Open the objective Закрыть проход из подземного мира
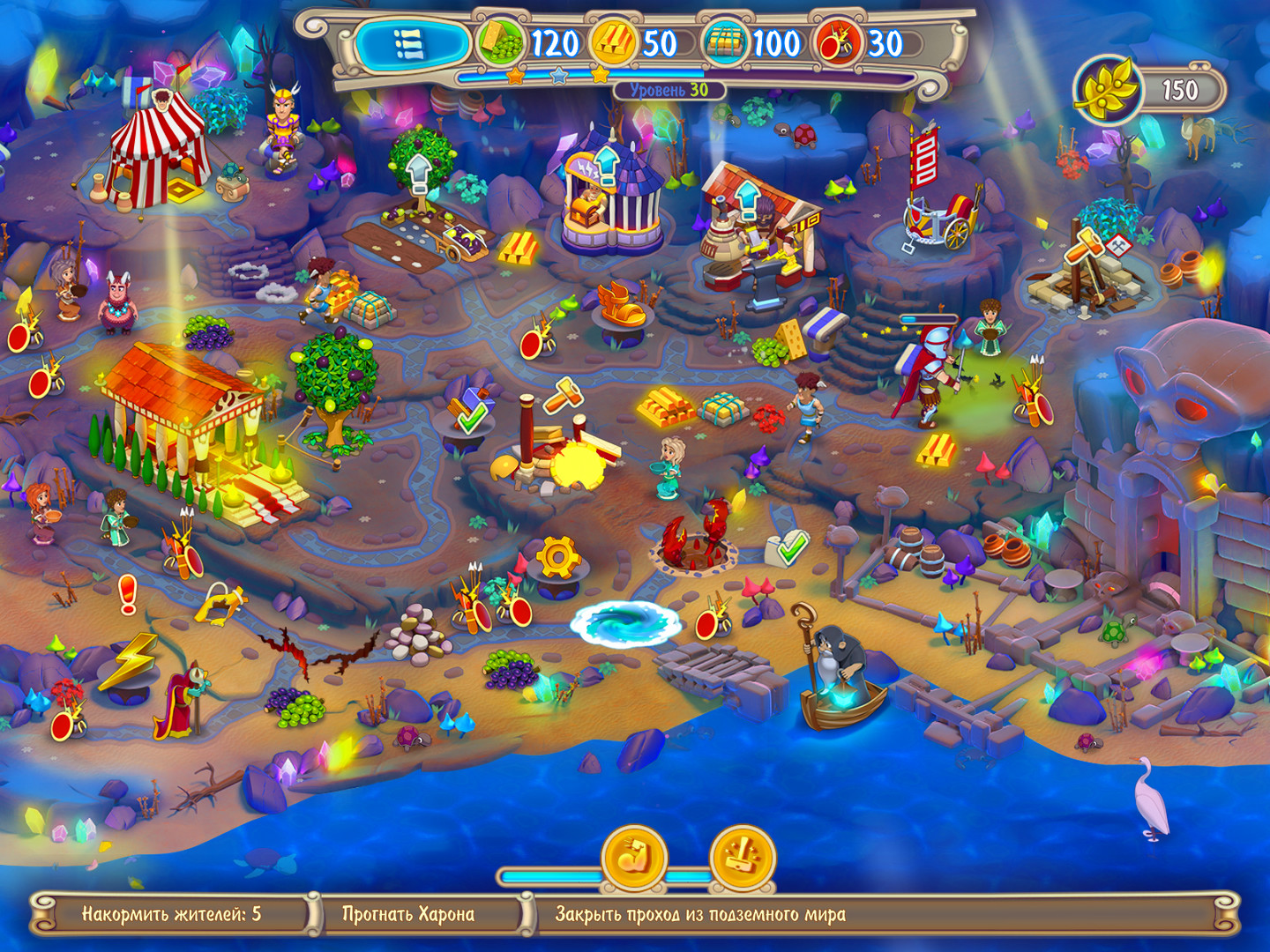Viewport: 1270px width, 952px height. pyautogui.click(x=701, y=915)
